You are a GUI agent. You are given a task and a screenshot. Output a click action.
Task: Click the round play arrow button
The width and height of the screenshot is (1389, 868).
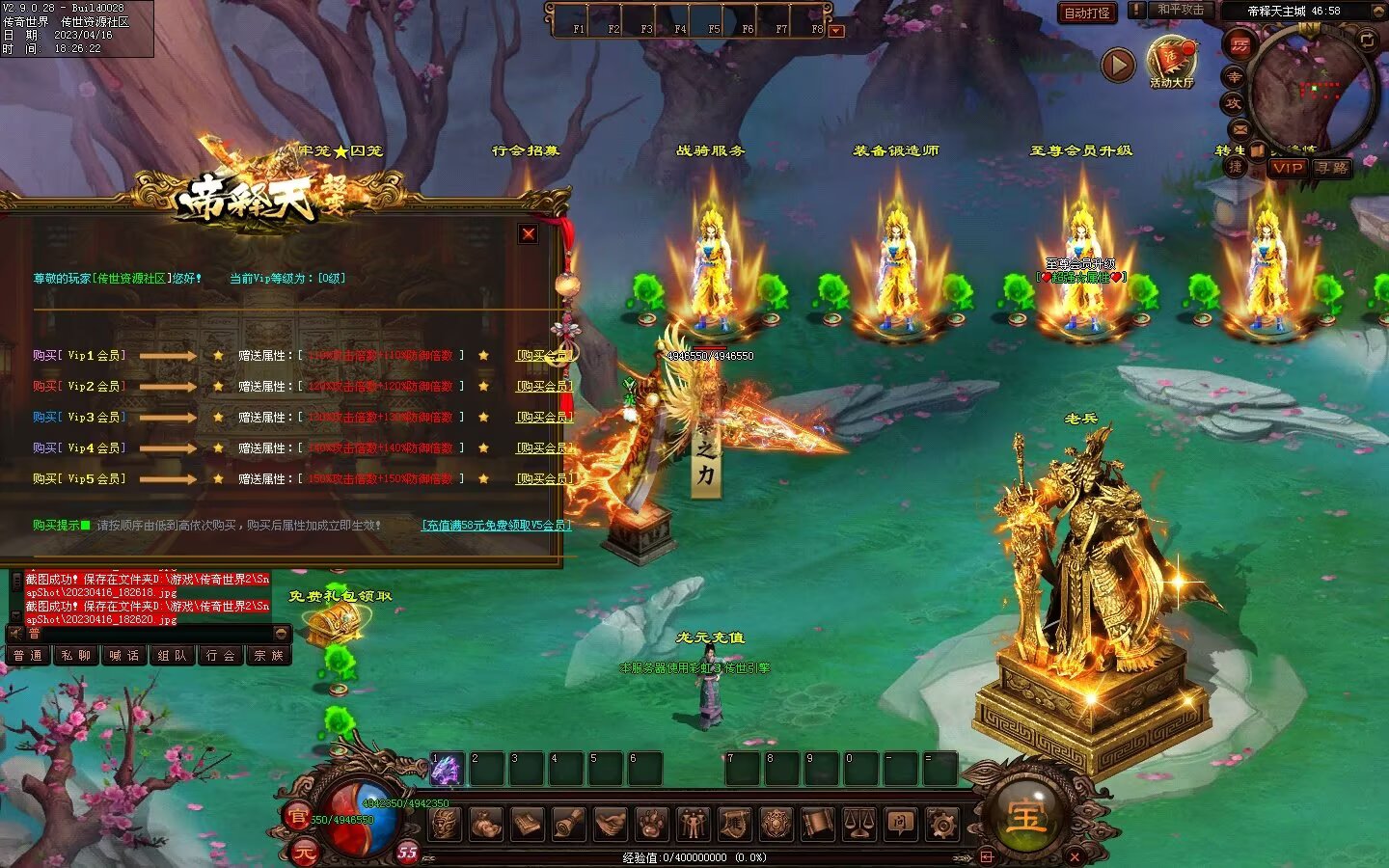1118,65
